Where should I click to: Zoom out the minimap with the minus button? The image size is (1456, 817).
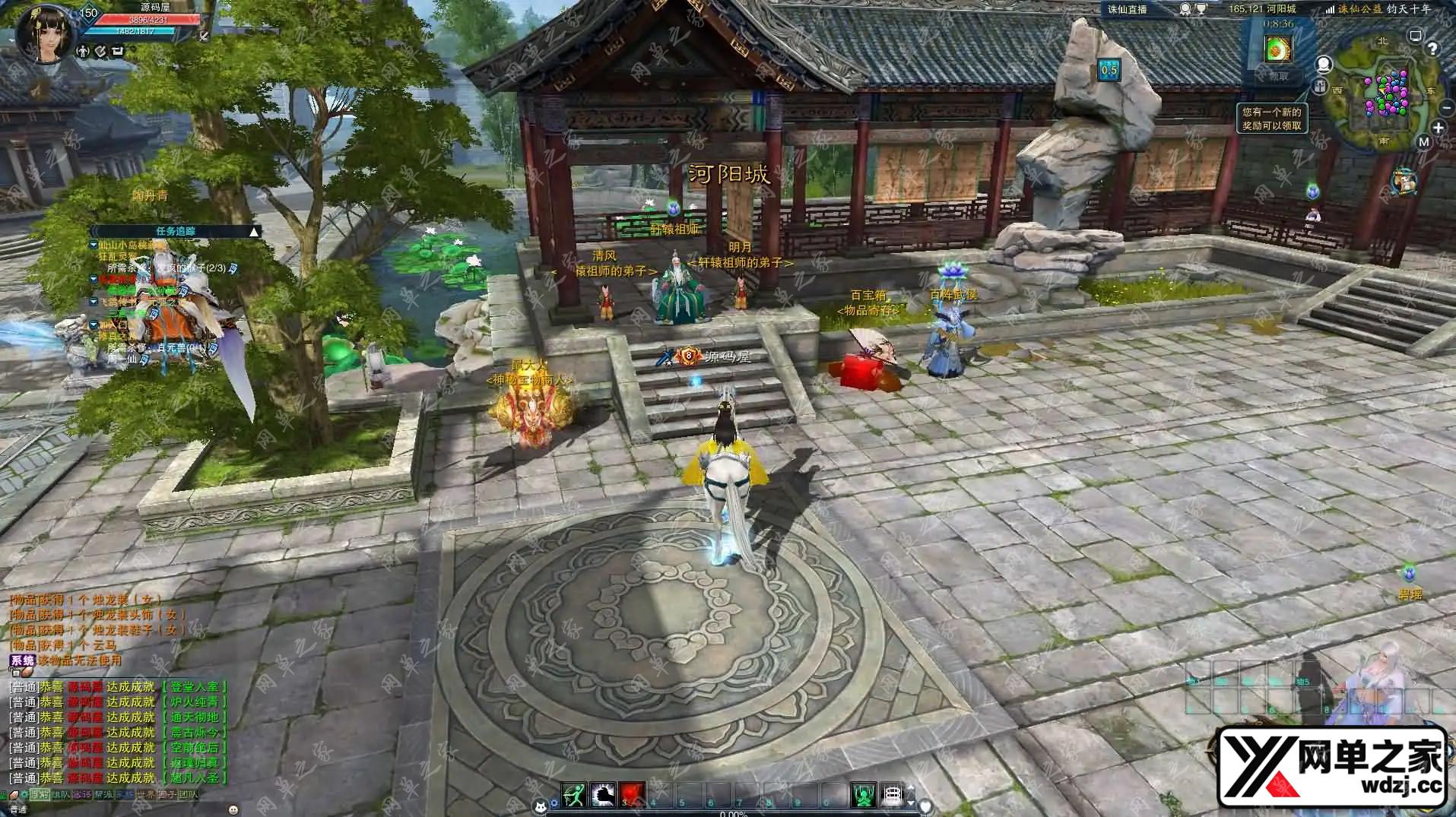pos(1446,108)
